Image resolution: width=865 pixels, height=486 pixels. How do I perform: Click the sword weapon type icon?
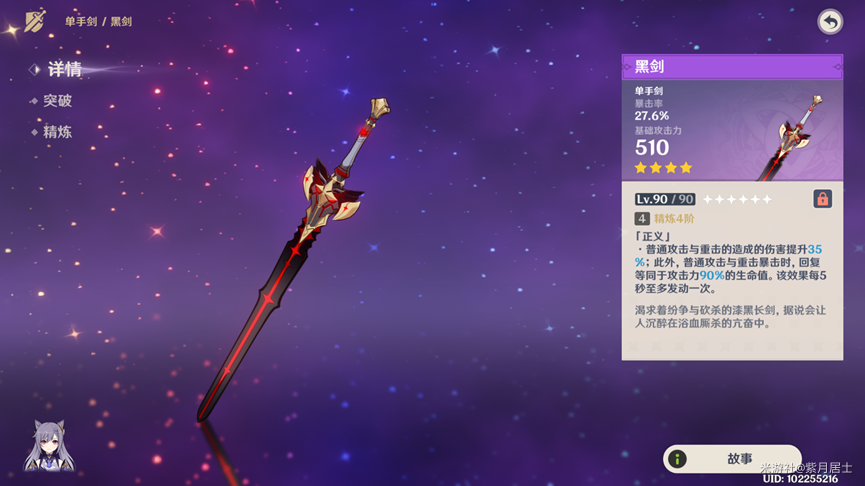click(x=35, y=21)
